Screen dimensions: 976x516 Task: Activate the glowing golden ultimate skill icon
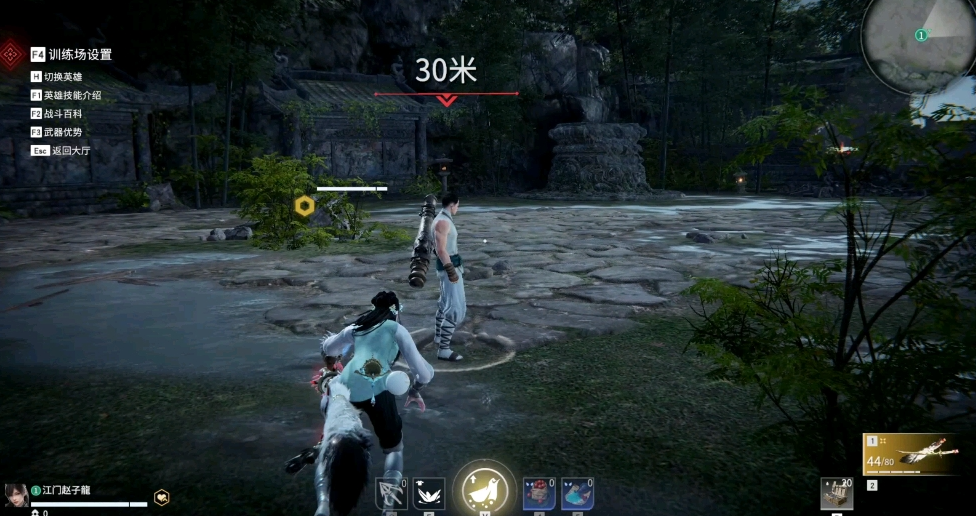point(485,490)
